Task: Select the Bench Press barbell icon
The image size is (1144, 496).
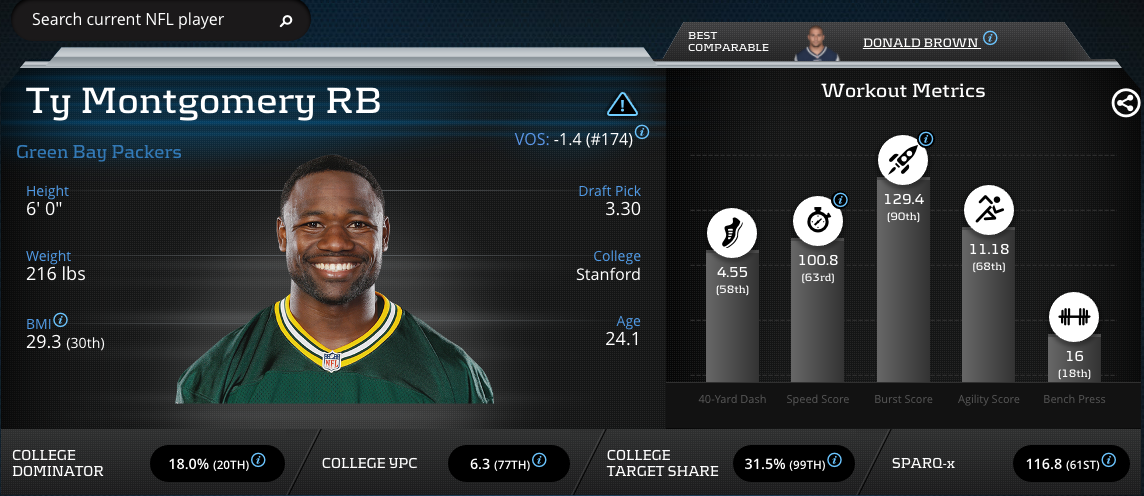Action: click(1074, 318)
